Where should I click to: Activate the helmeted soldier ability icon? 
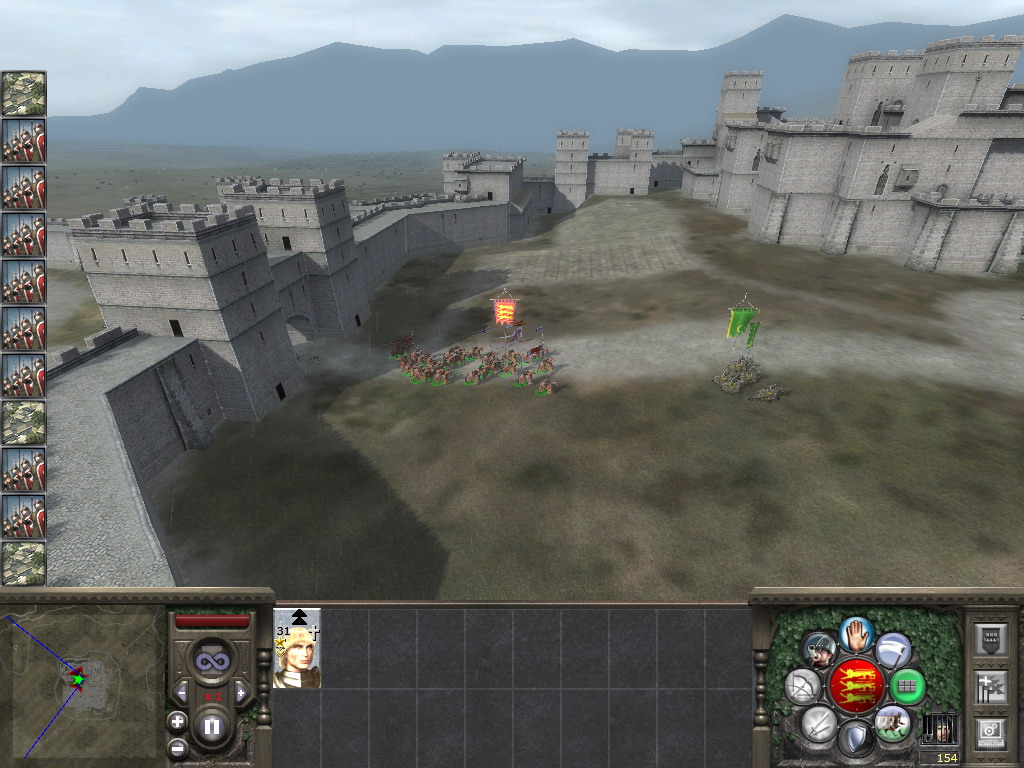point(819,650)
